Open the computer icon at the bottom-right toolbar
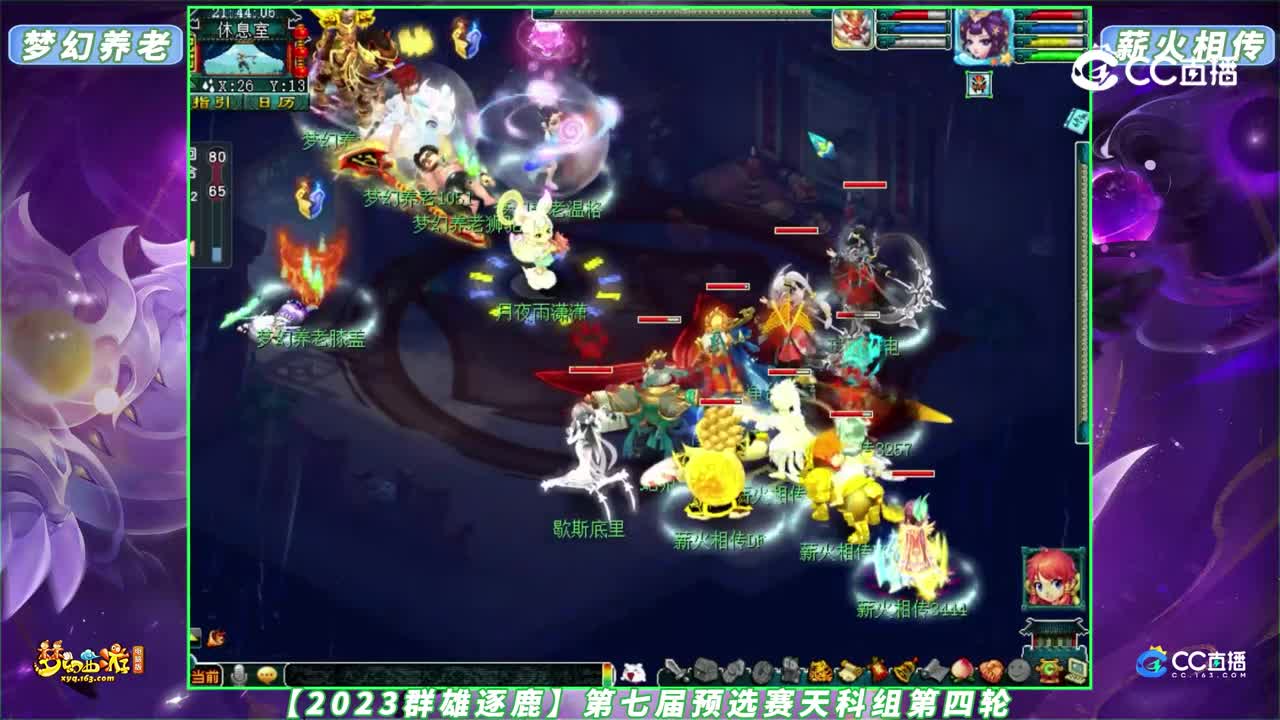1280x720 pixels. click(1077, 668)
